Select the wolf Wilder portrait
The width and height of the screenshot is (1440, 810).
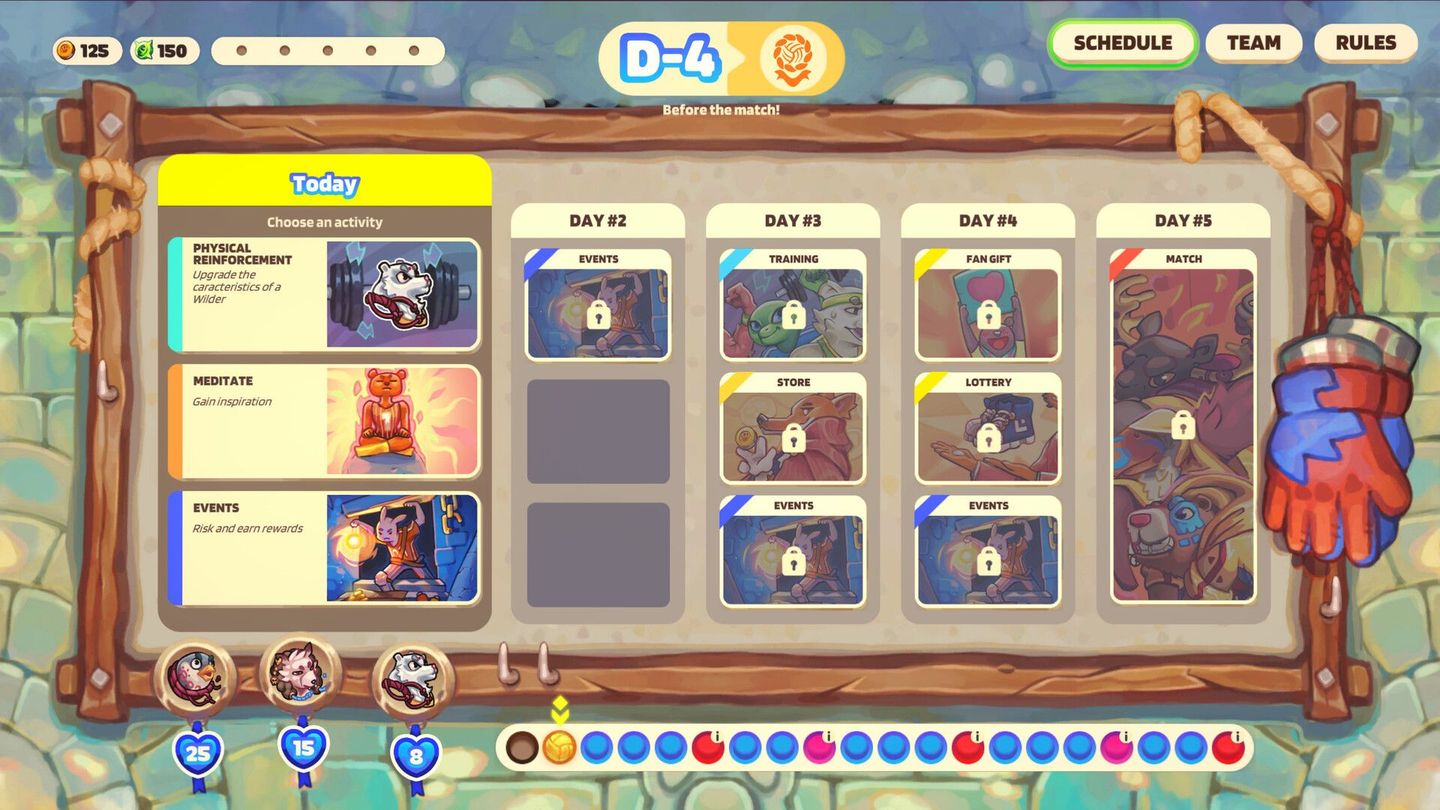coord(301,676)
